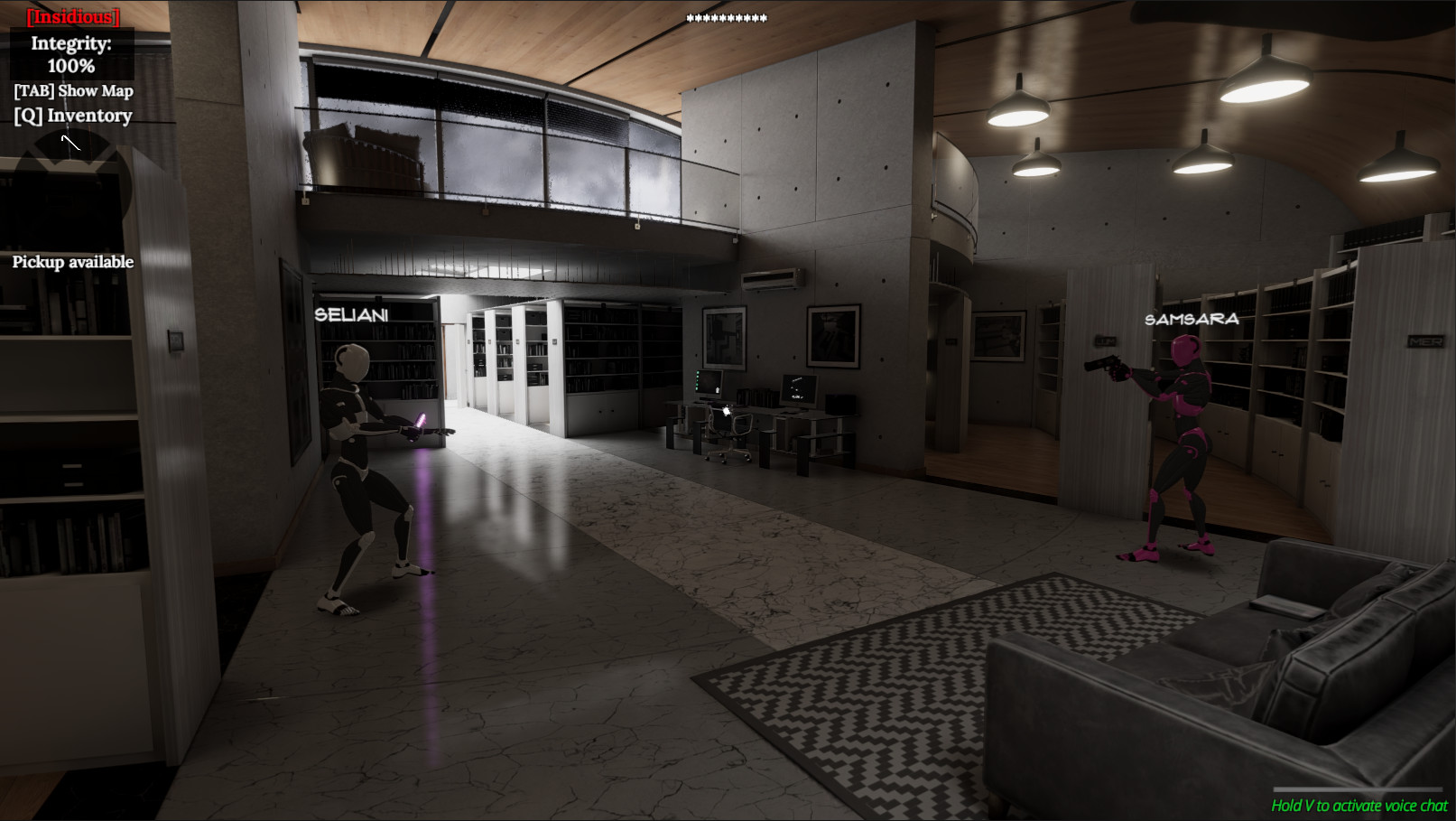Screen dimensions: 1456x821
Task: Click the purple laser weapon held by Seliani
Action: click(421, 423)
